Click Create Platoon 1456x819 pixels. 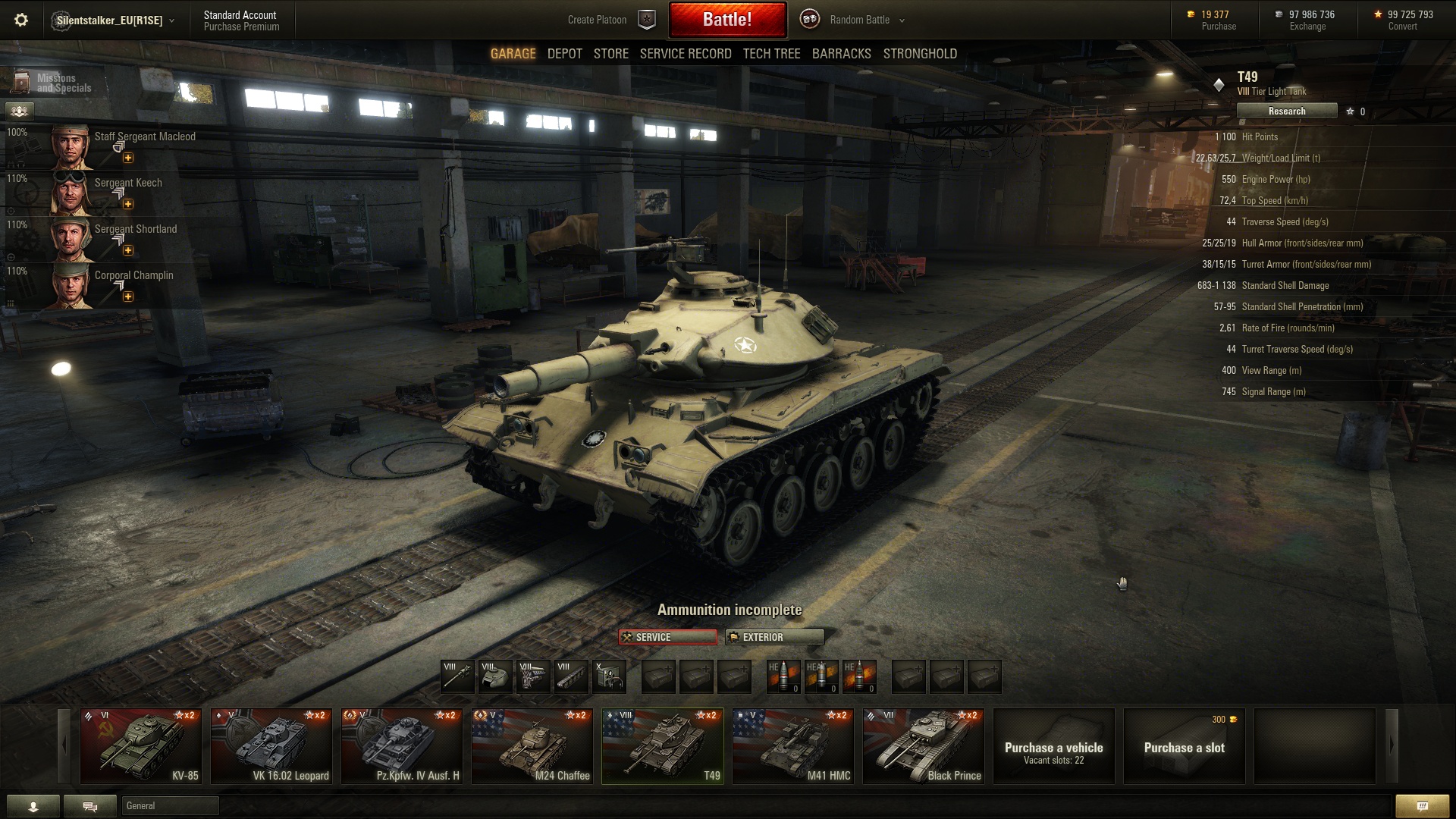[597, 20]
